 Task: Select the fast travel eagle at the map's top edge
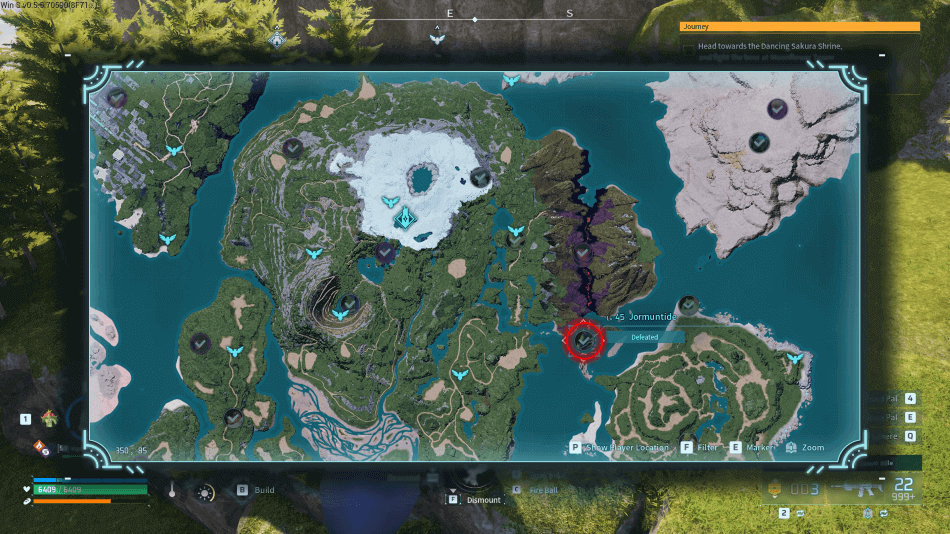point(511,80)
